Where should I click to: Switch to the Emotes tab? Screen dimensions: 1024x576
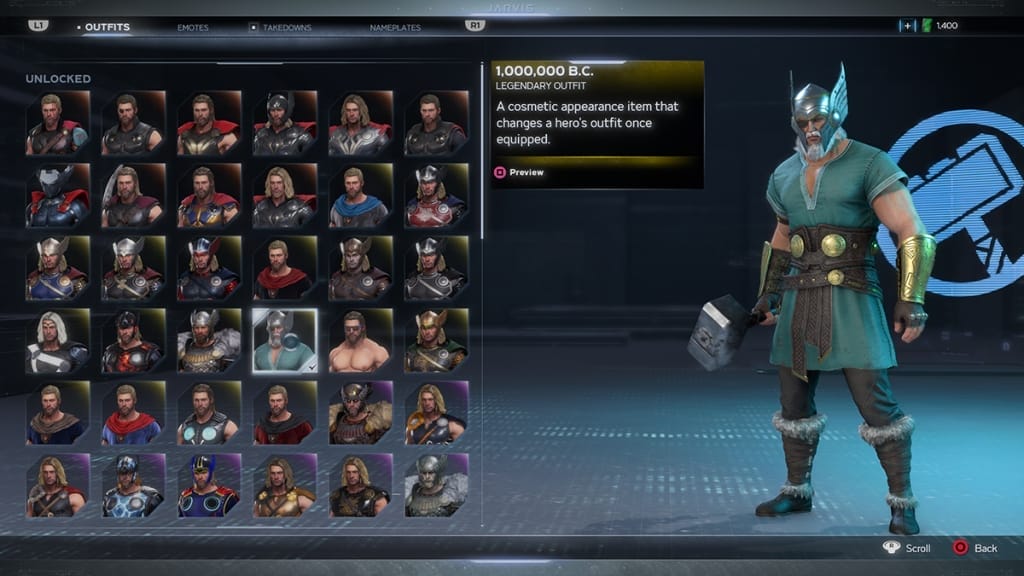[x=193, y=27]
